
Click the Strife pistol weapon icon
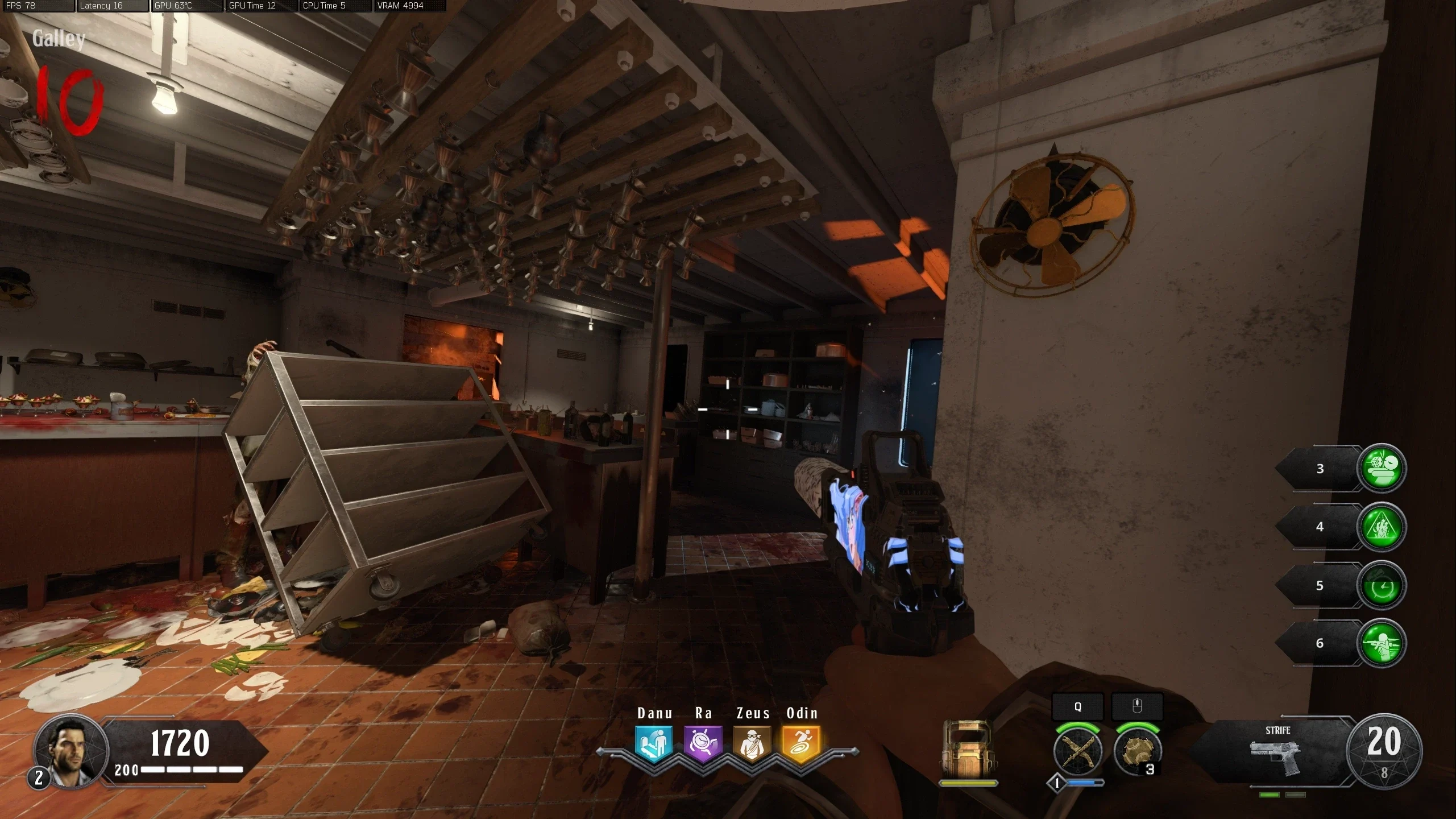(1276, 756)
